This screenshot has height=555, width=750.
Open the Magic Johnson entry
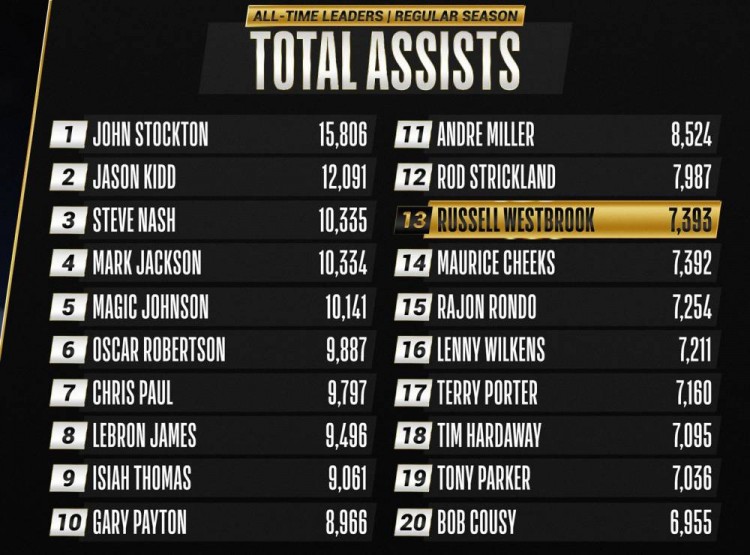coord(210,306)
